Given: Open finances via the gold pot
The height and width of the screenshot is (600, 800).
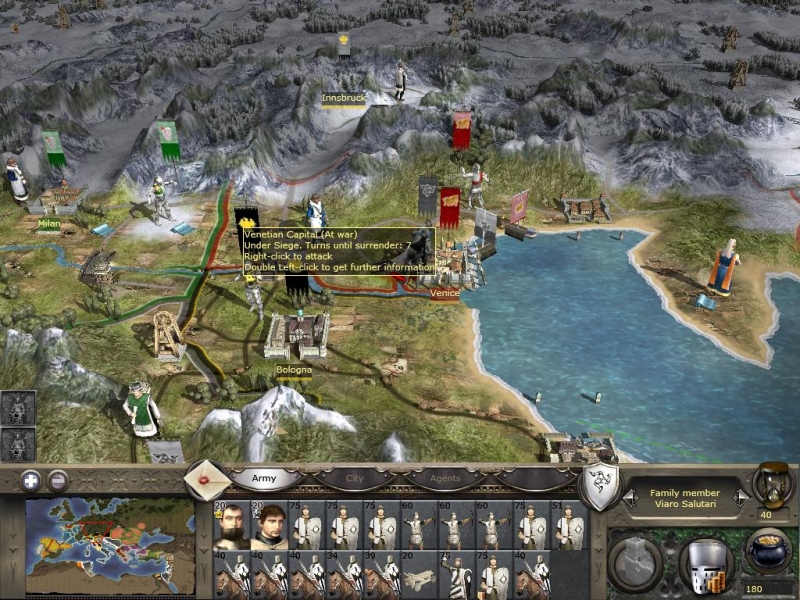Looking at the screenshot, I should 769,551.
